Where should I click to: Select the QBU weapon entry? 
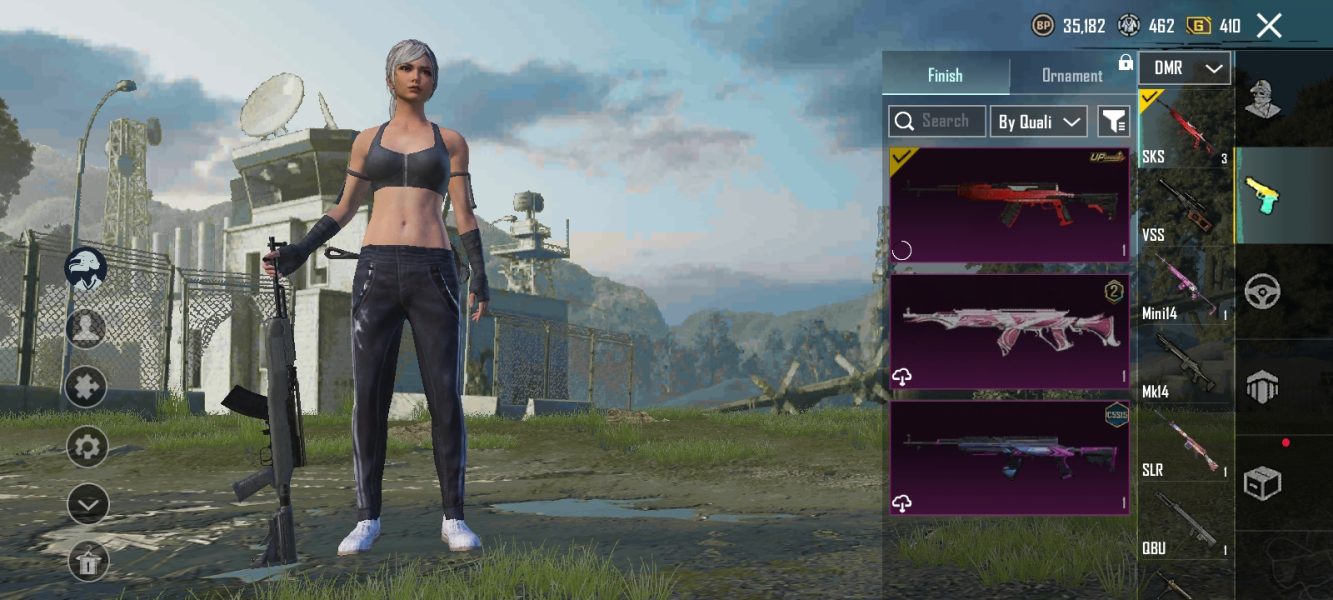click(x=1186, y=522)
